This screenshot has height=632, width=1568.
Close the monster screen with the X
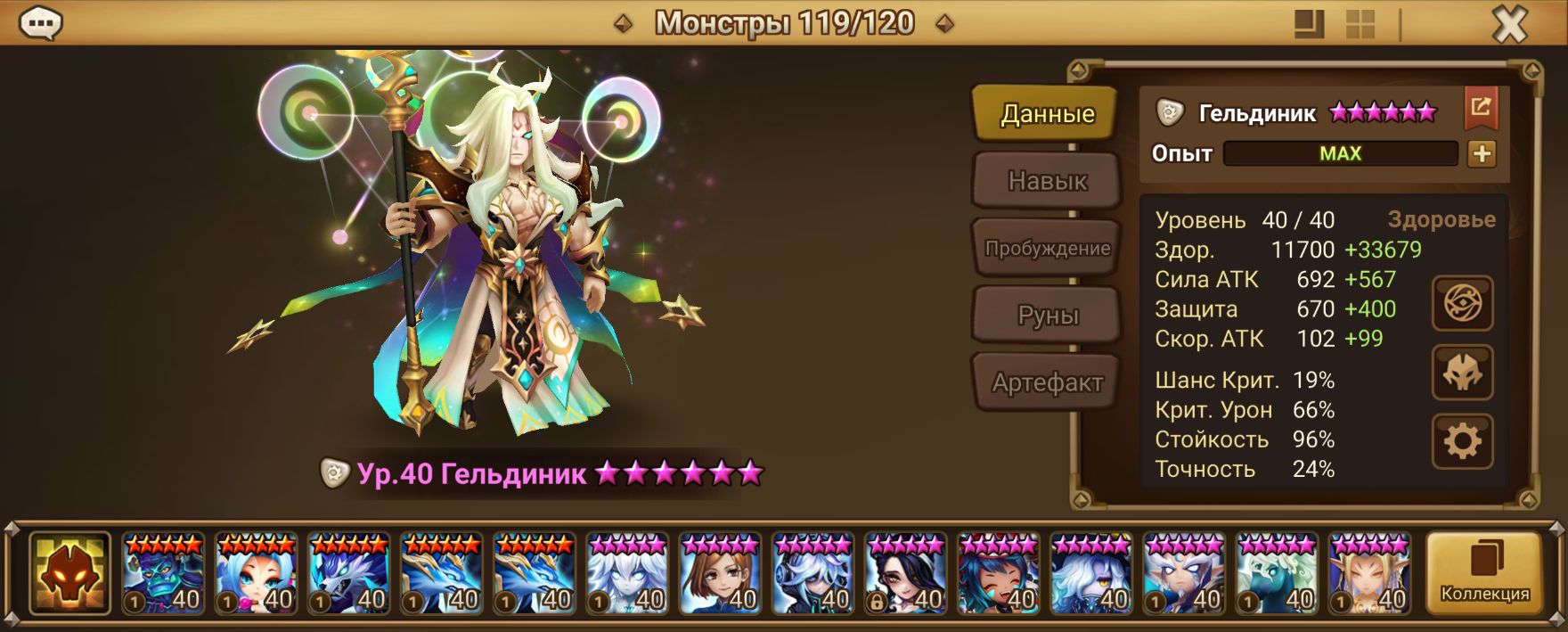[1509, 25]
